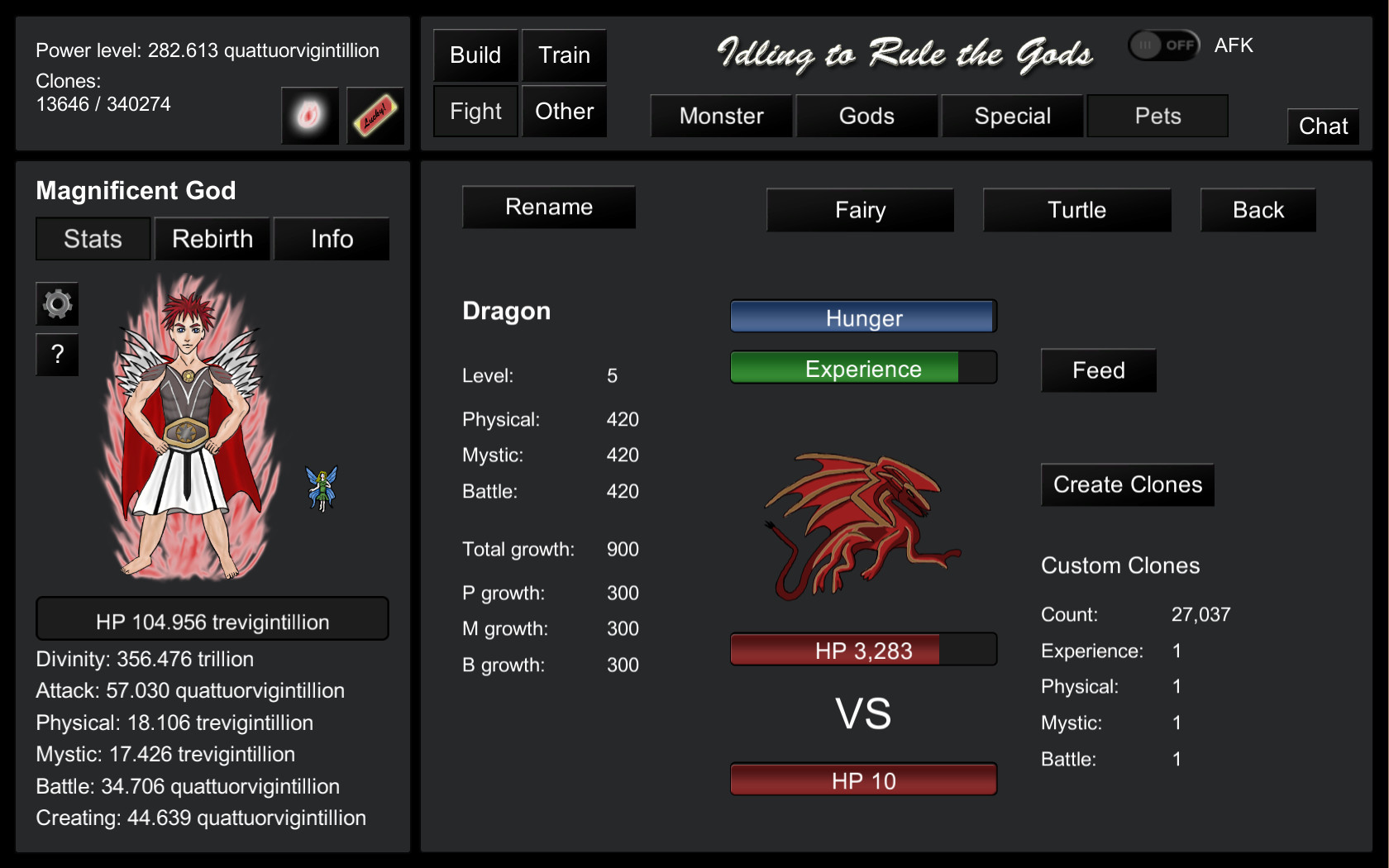Toggle the AFK switch on

1163,45
